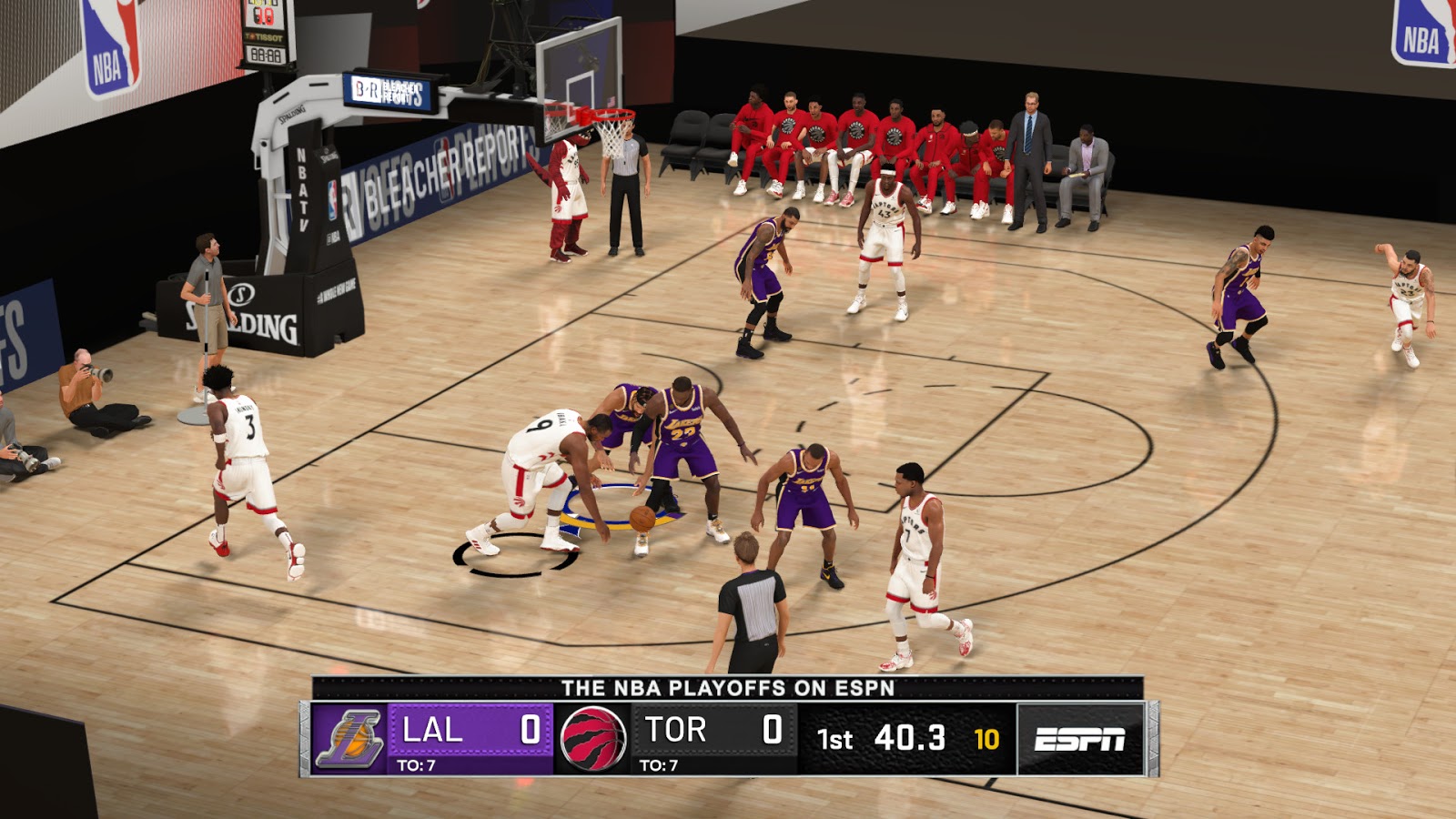
Task: Click the Raptors bench players in red
Action: pos(864,136)
